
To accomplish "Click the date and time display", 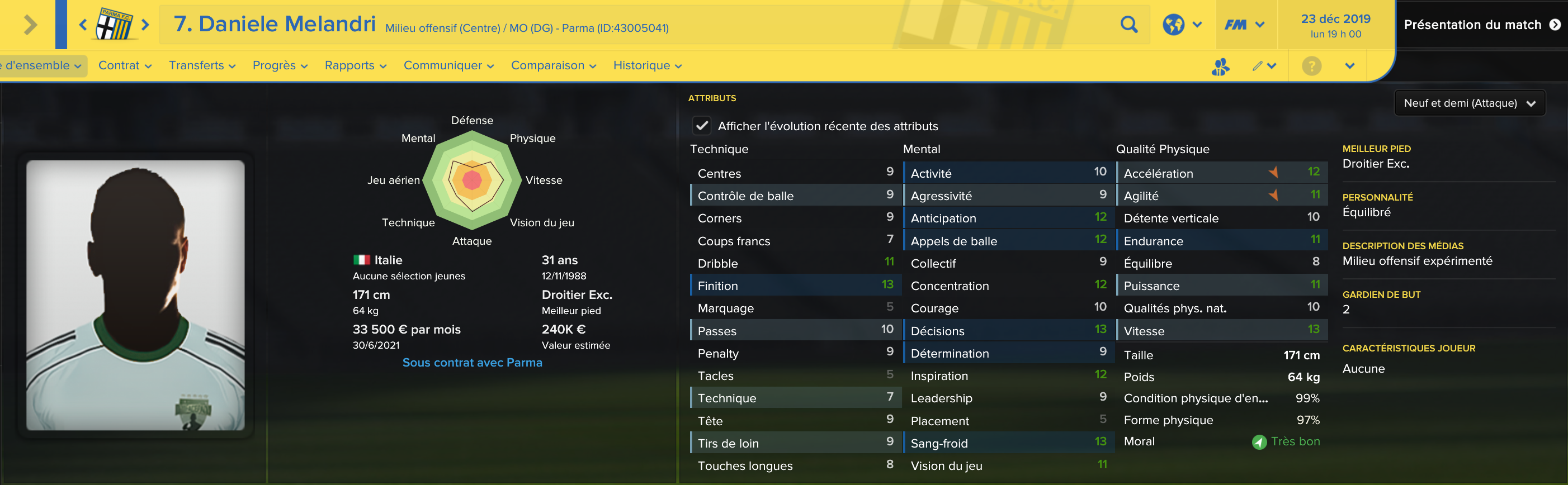I will pyautogui.click(x=1335, y=26).
